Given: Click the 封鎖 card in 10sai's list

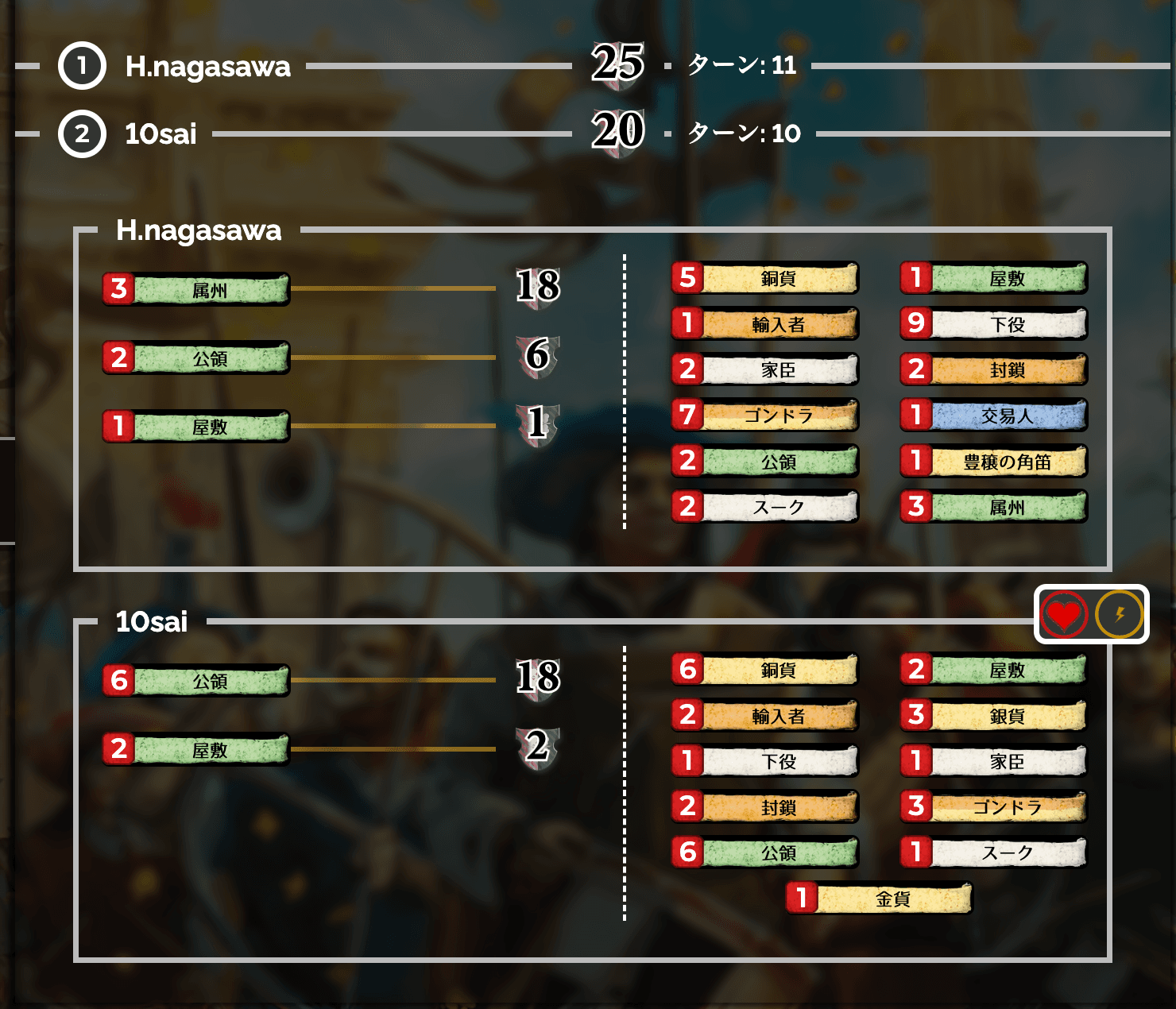Looking at the screenshot, I should coord(765,806).
